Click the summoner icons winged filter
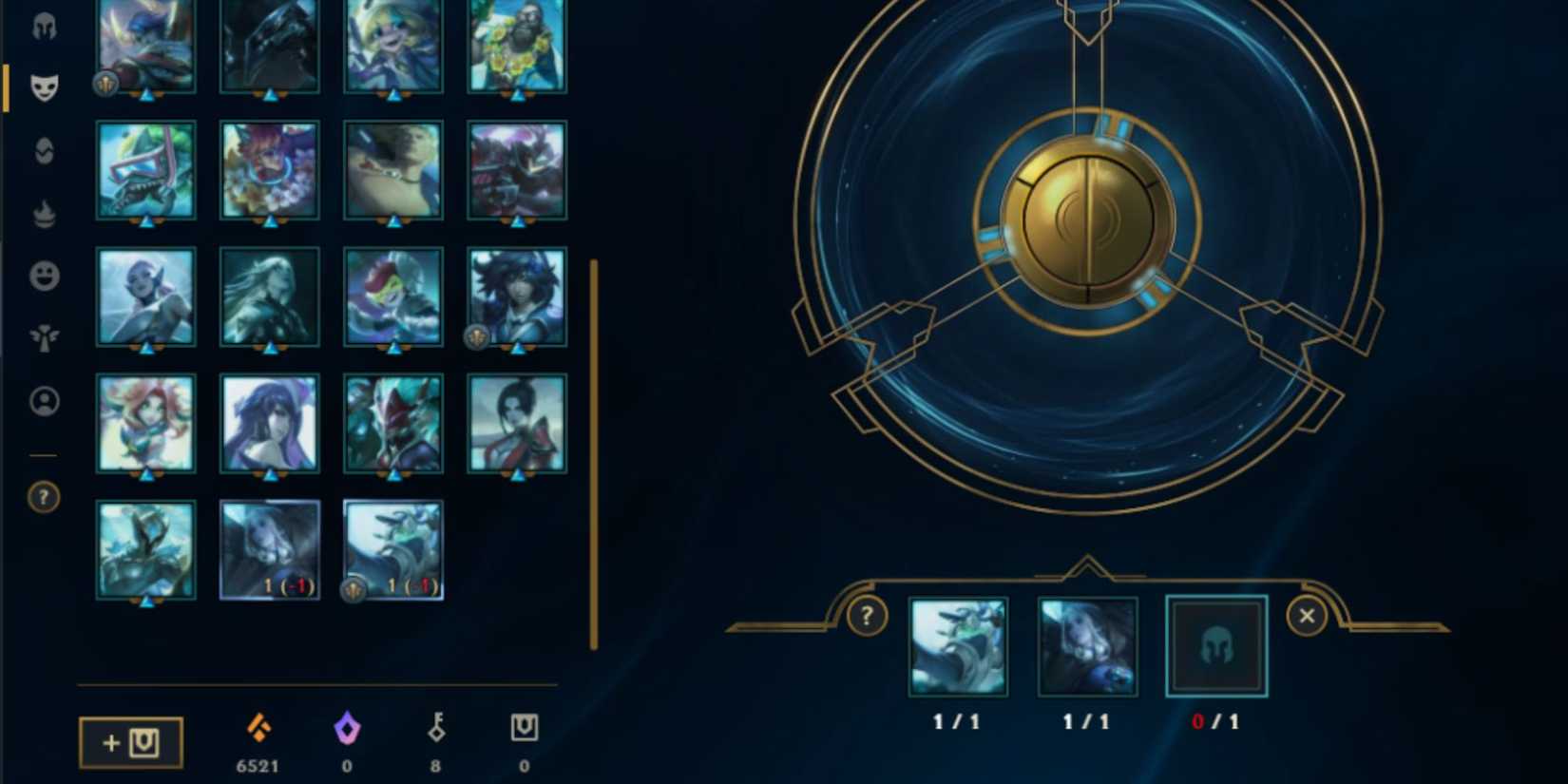The image size is (1568, 784). [43, 339]
